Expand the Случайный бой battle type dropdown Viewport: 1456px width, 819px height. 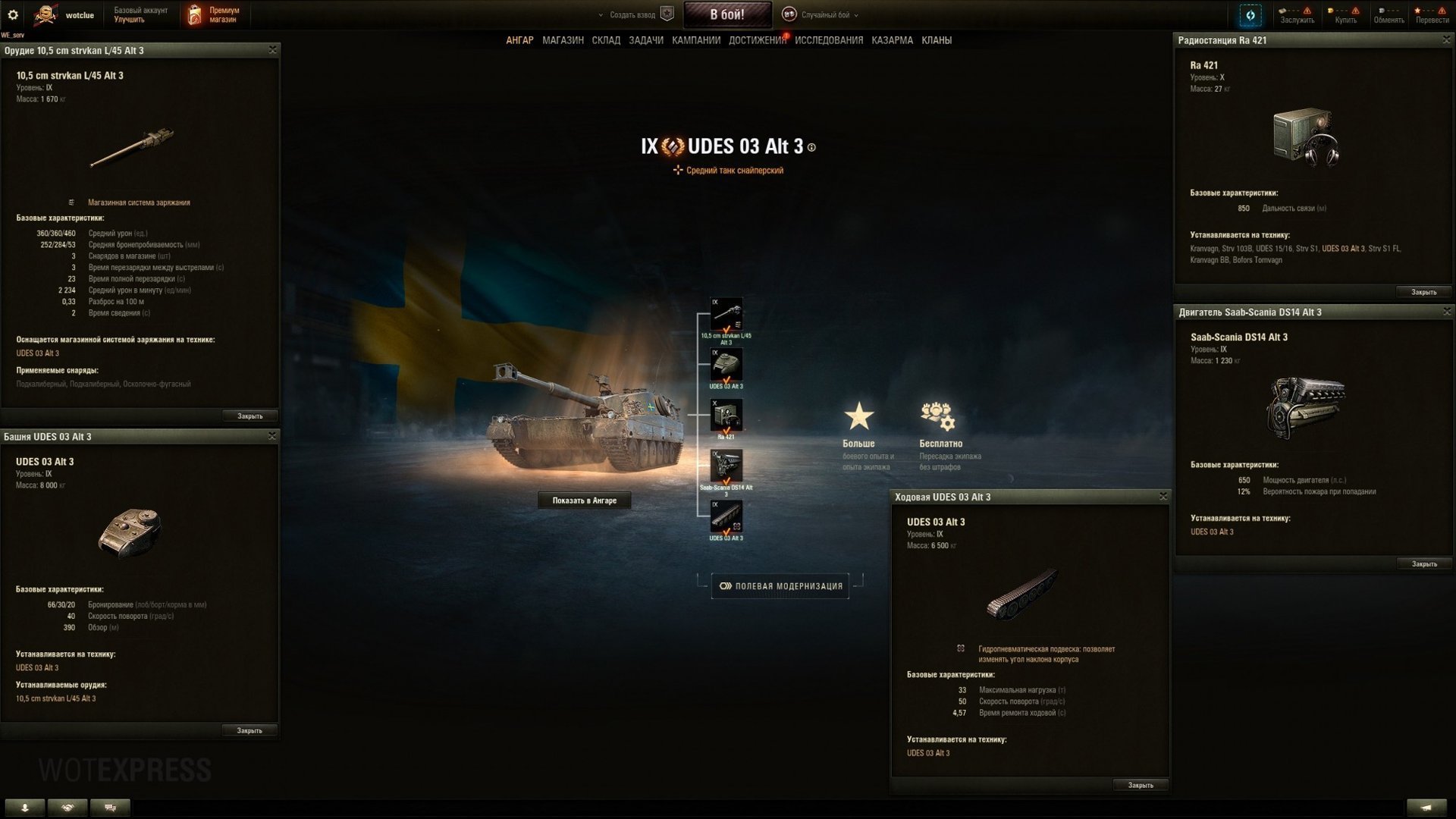tap(825, 14)
